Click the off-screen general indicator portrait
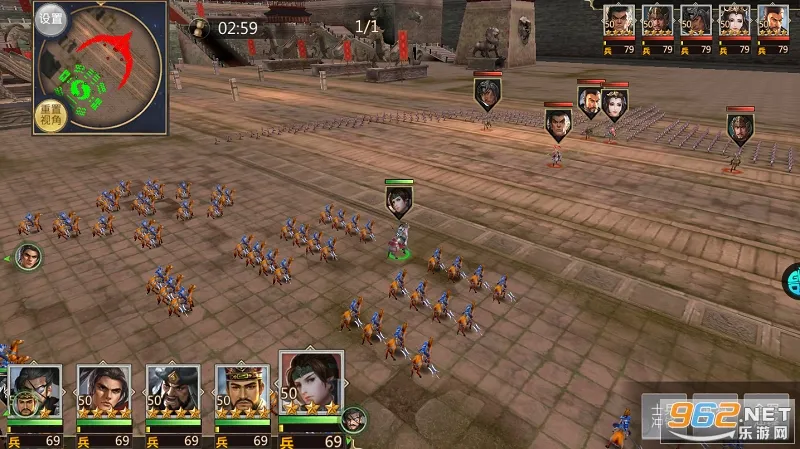 tap(28, 257)
